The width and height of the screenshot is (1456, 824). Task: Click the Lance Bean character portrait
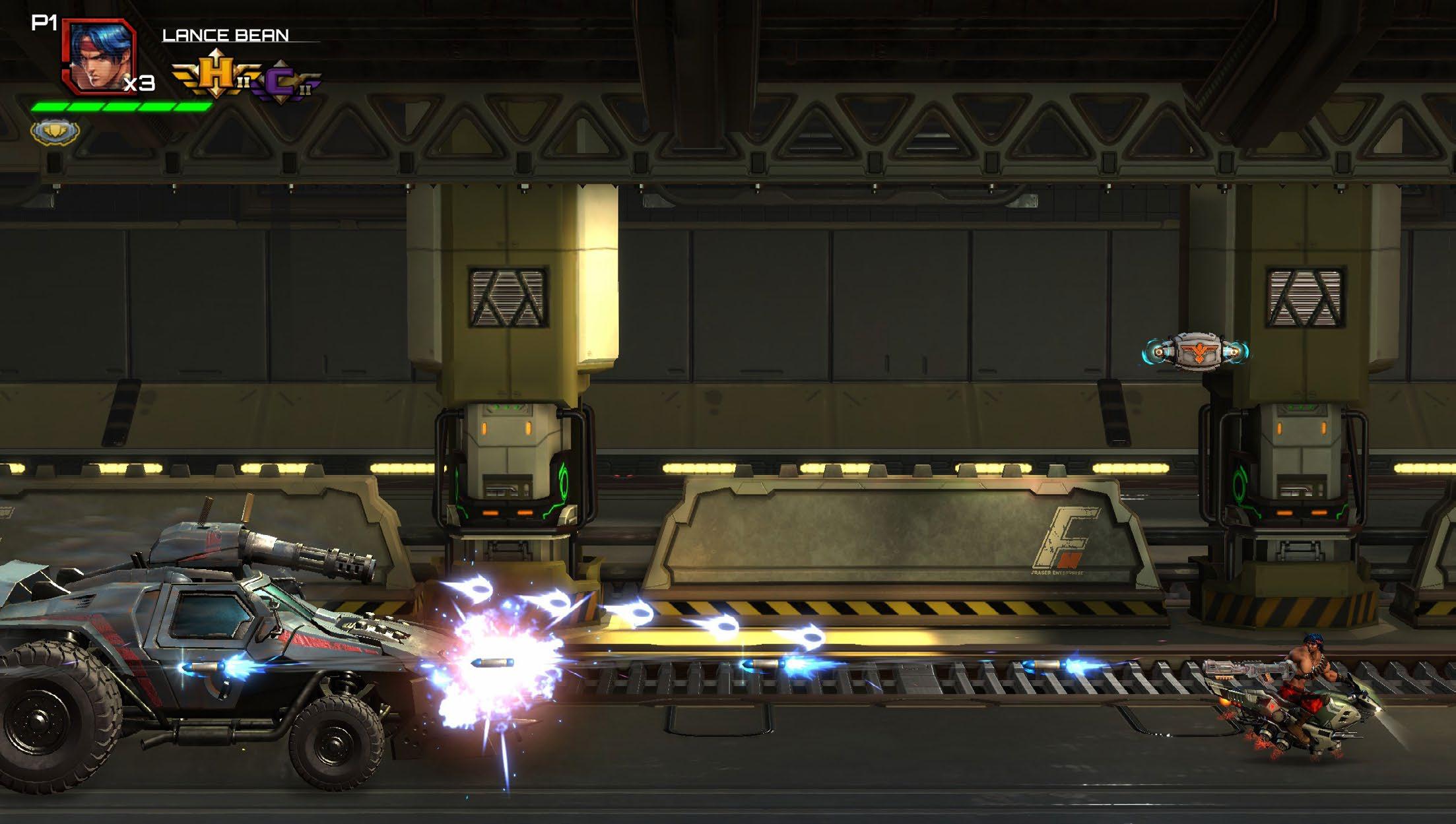[99, 56]
